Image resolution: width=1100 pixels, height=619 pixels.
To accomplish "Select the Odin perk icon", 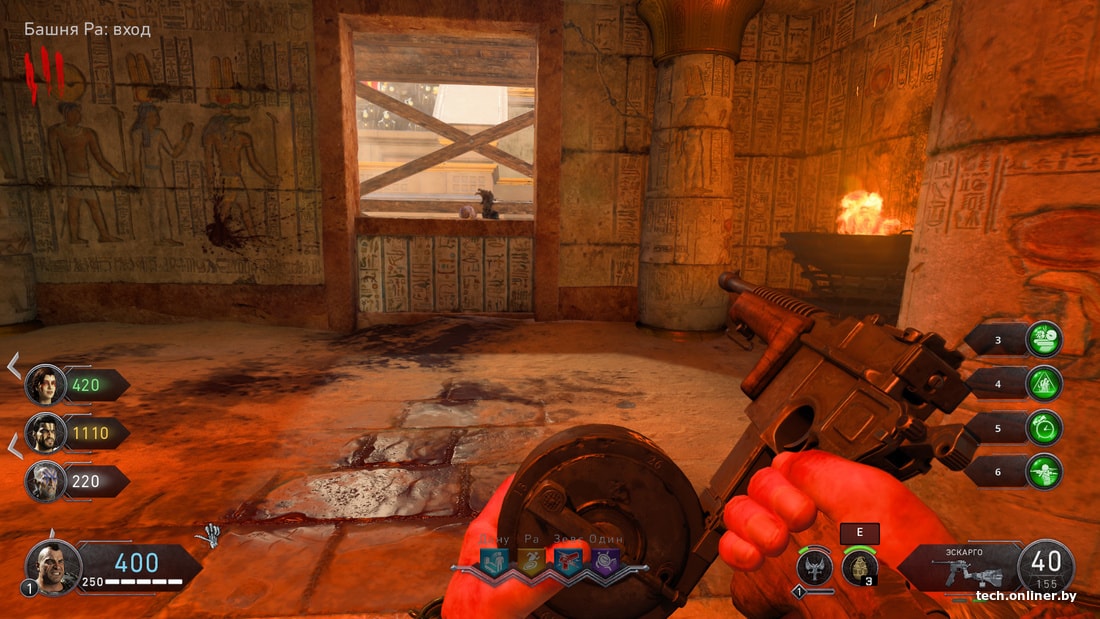I will [605, 562].
